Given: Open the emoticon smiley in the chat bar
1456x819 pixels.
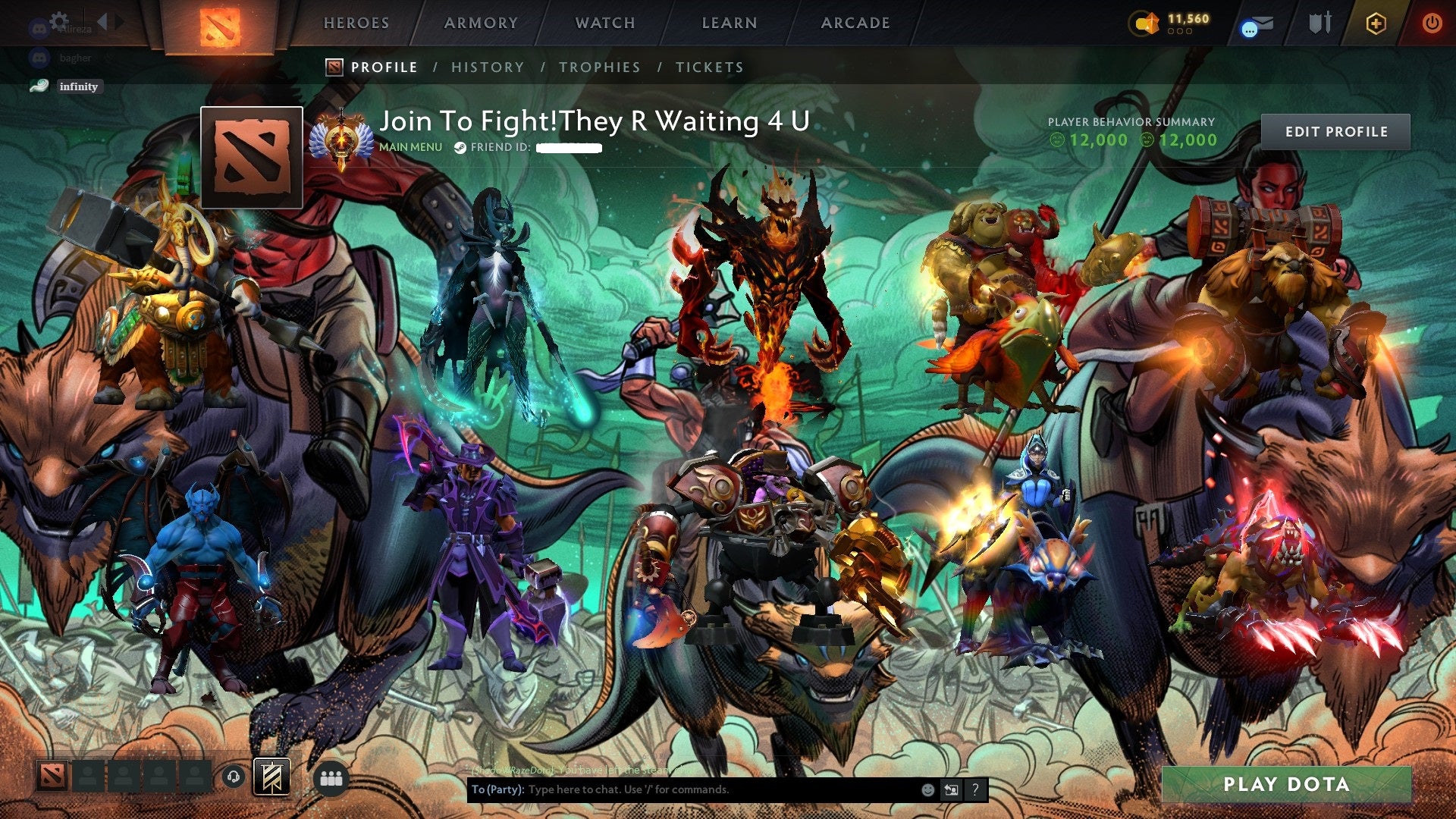Looking at the screenshot, I should [927, 789].
